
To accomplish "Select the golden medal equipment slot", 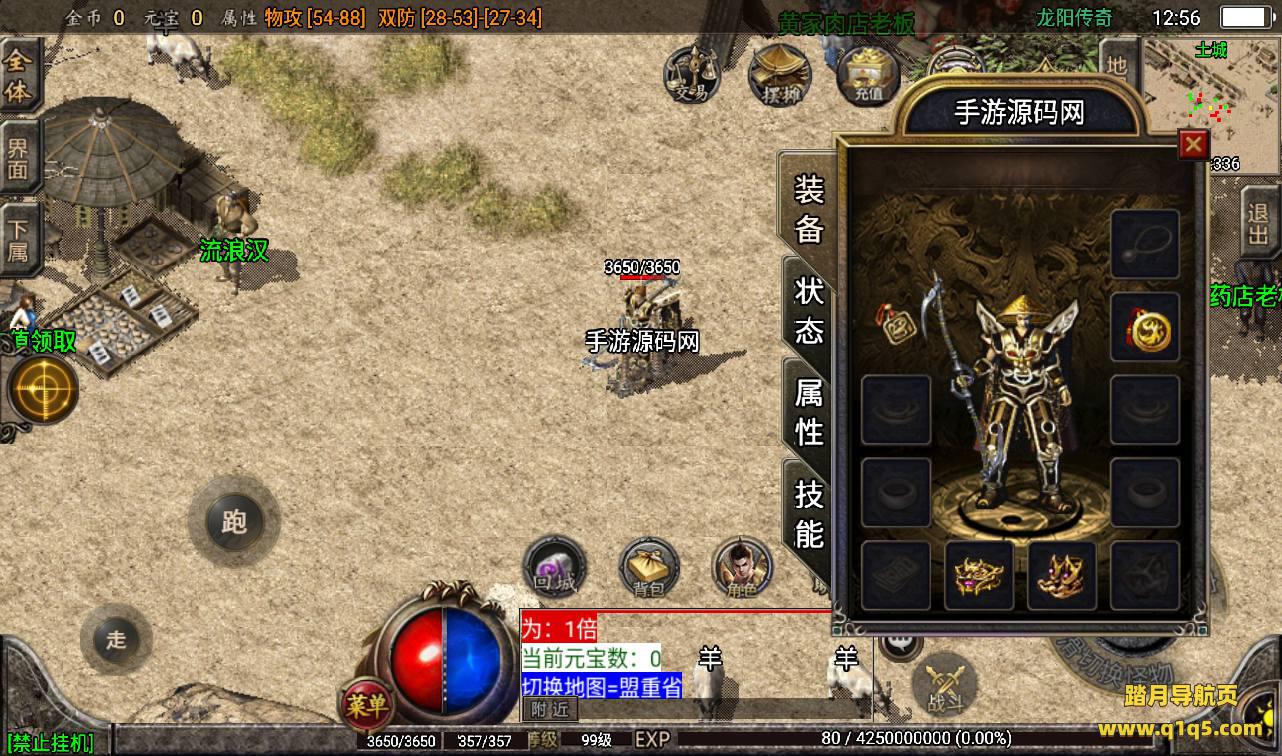I will (1145, 328).
